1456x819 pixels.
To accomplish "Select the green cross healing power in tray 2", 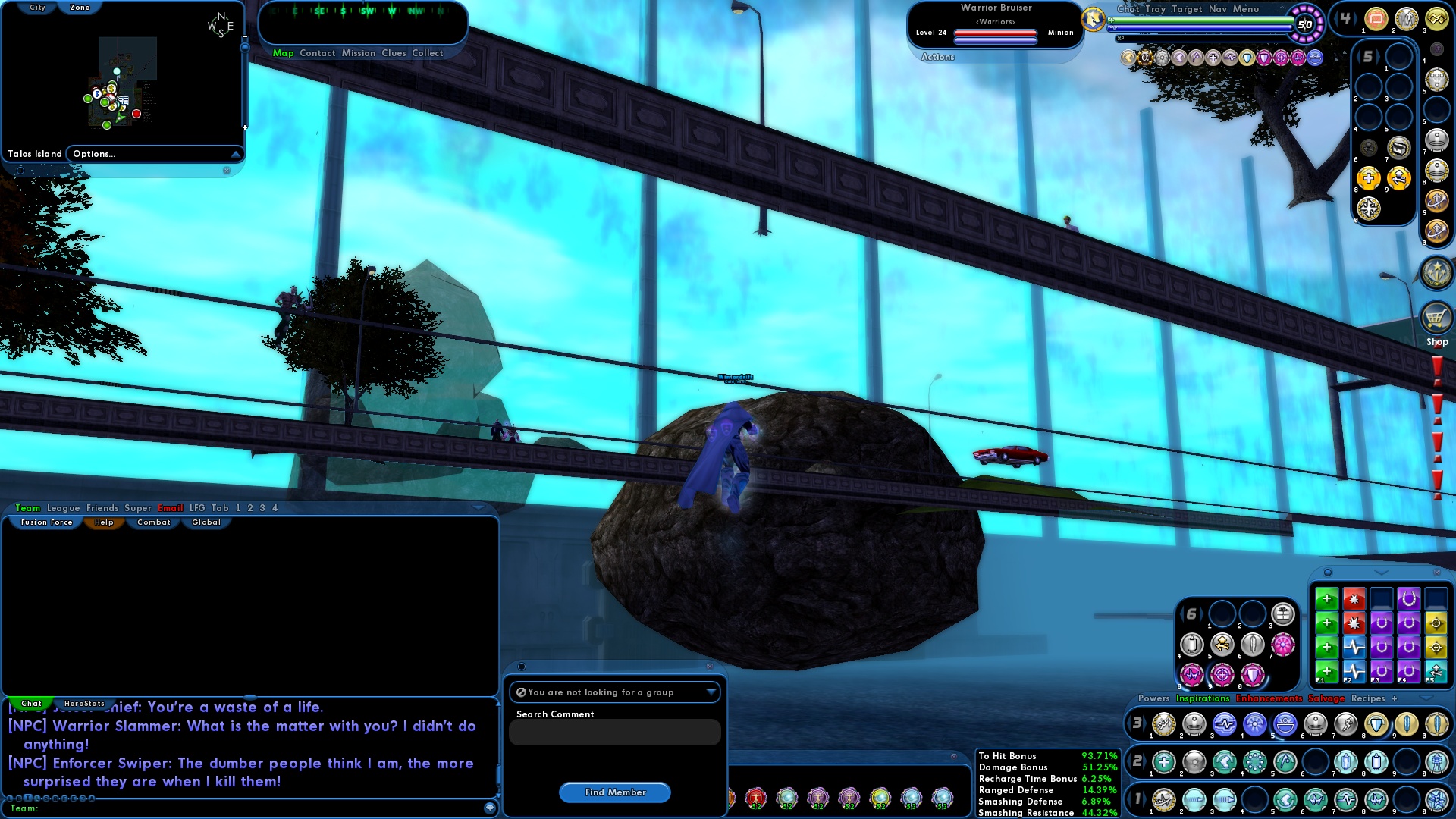I will point(1163,763).
